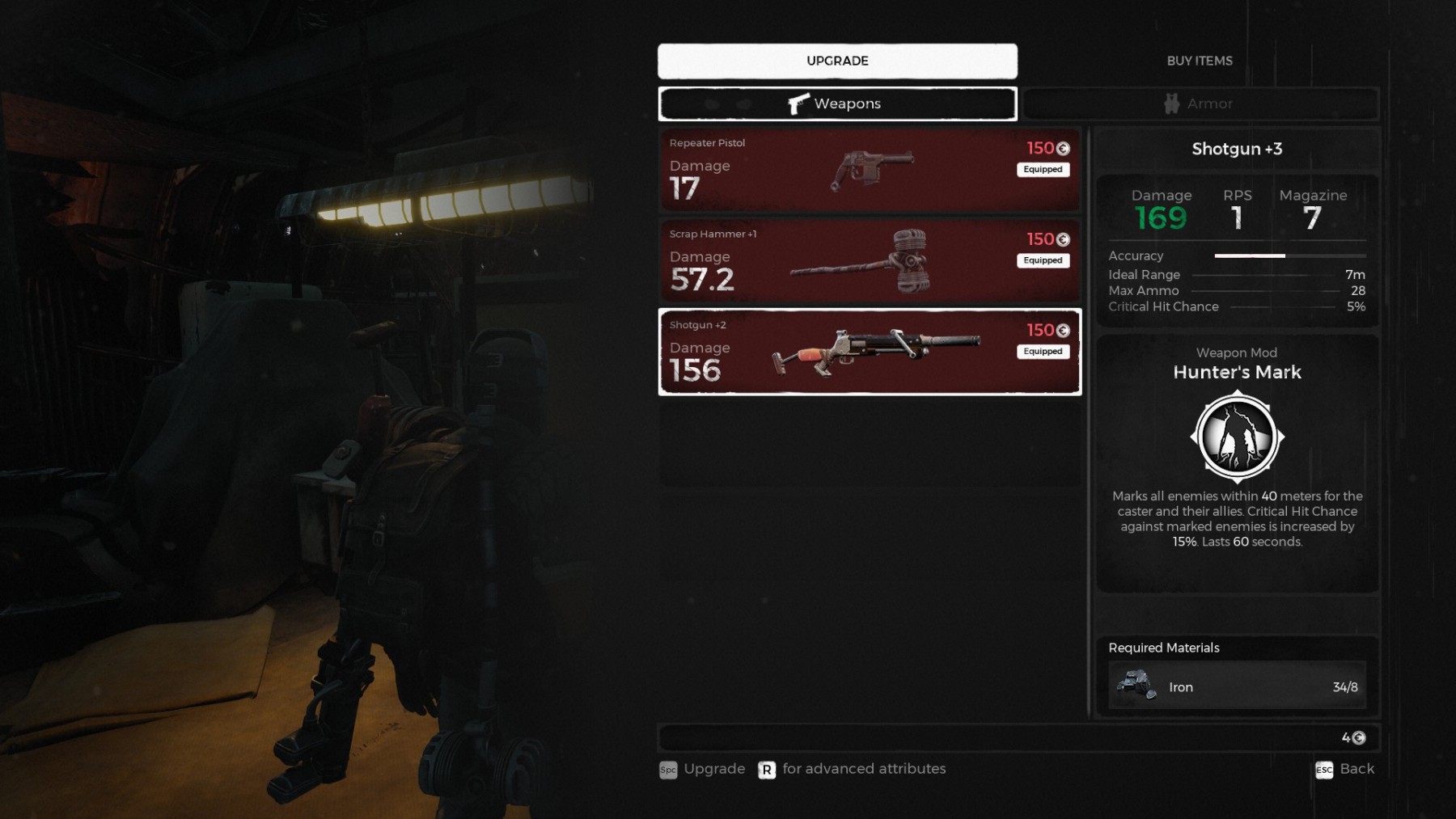The width and height of the screenshot is (1456, 819).
Task: Click the Upgrade action at the bottom
Action: 702,769
